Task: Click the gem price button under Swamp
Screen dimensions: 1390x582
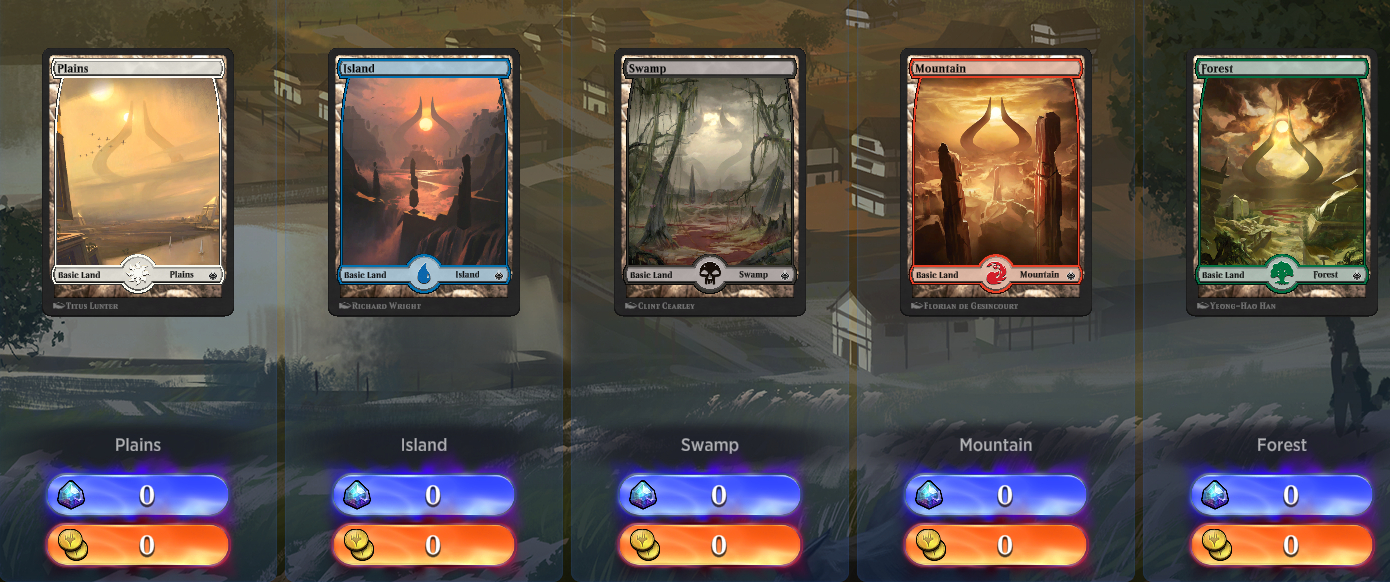Action: point(710,495)
